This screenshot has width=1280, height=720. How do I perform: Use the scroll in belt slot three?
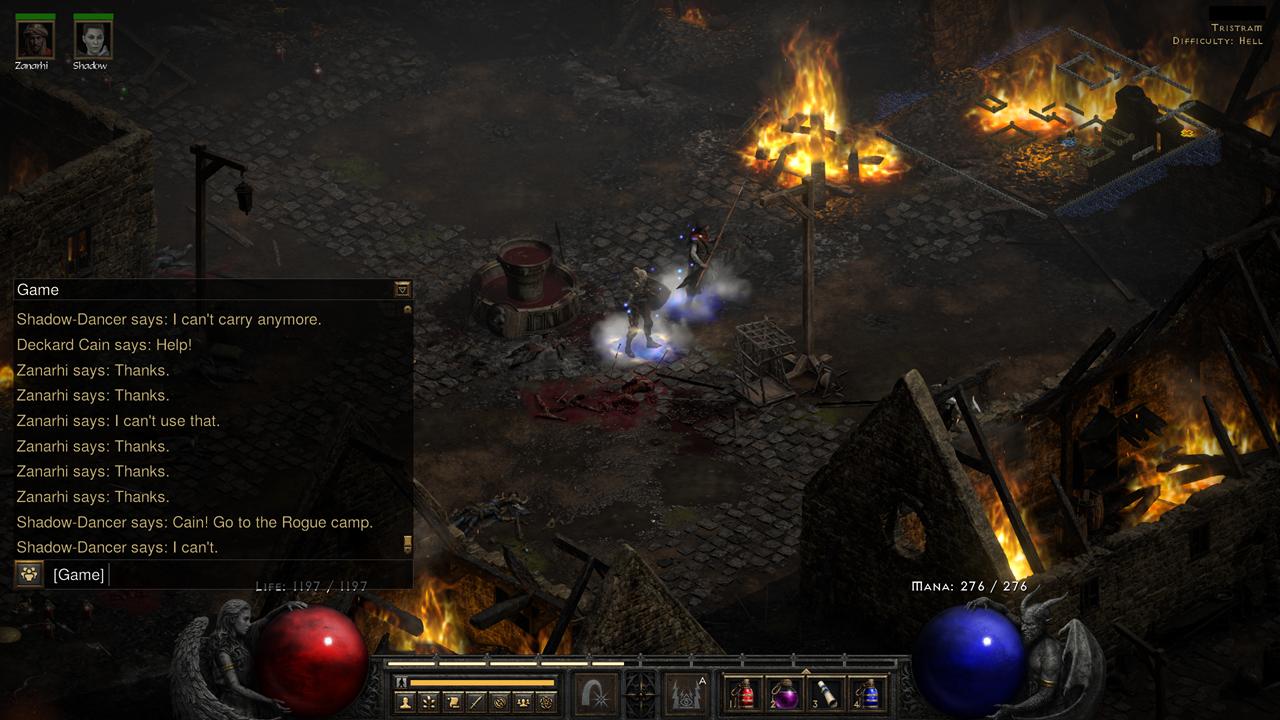click(x=827, y=694)
